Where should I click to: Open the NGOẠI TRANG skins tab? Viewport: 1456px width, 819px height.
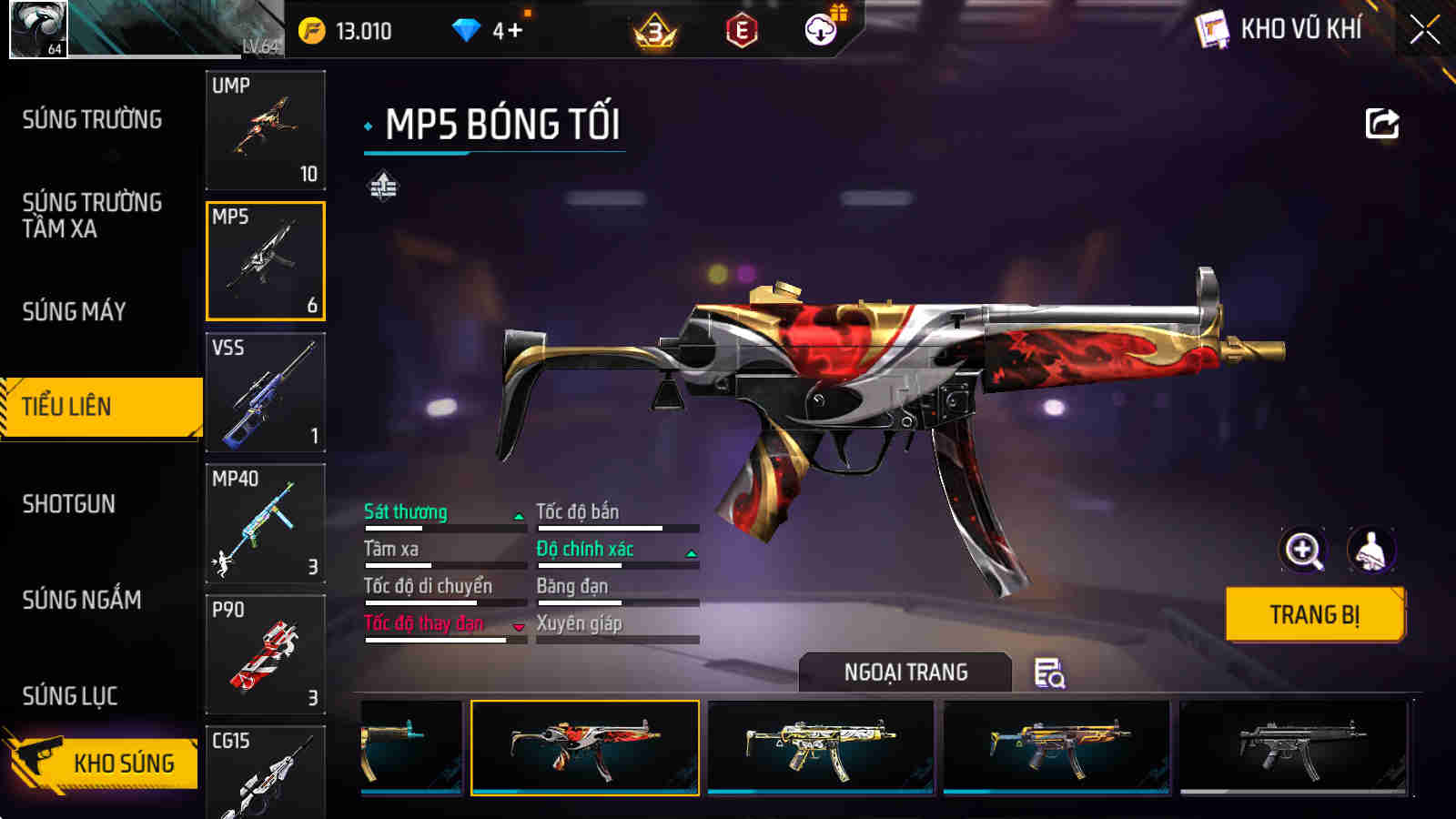pyautogui.click(x=905, y=672)
